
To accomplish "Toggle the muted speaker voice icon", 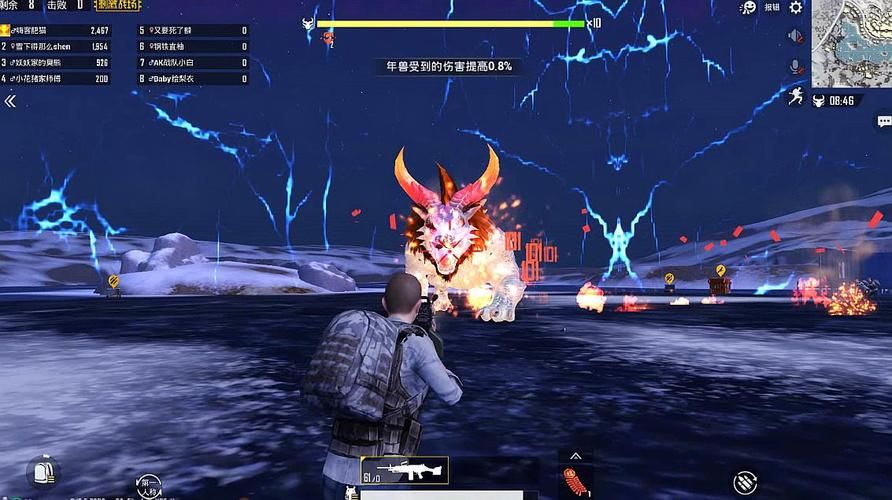I will pyautogui.click(x=796, y=37).
